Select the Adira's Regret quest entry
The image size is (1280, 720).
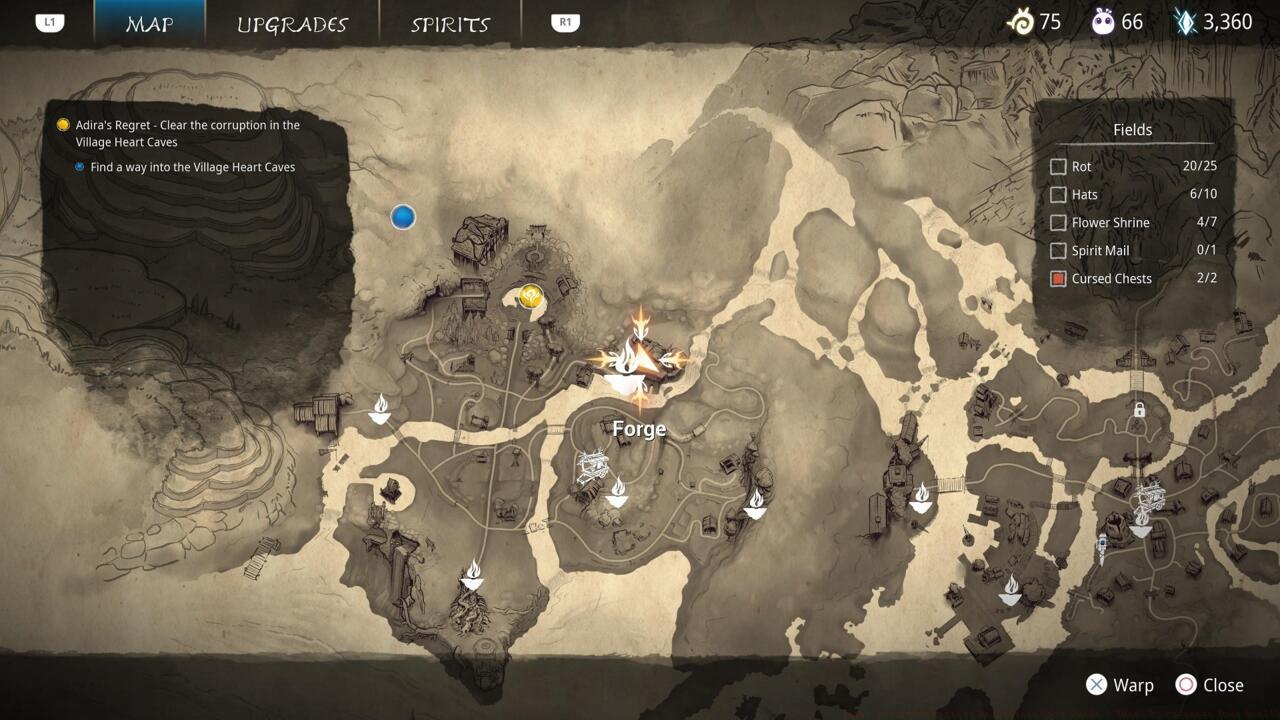(187, 133)
